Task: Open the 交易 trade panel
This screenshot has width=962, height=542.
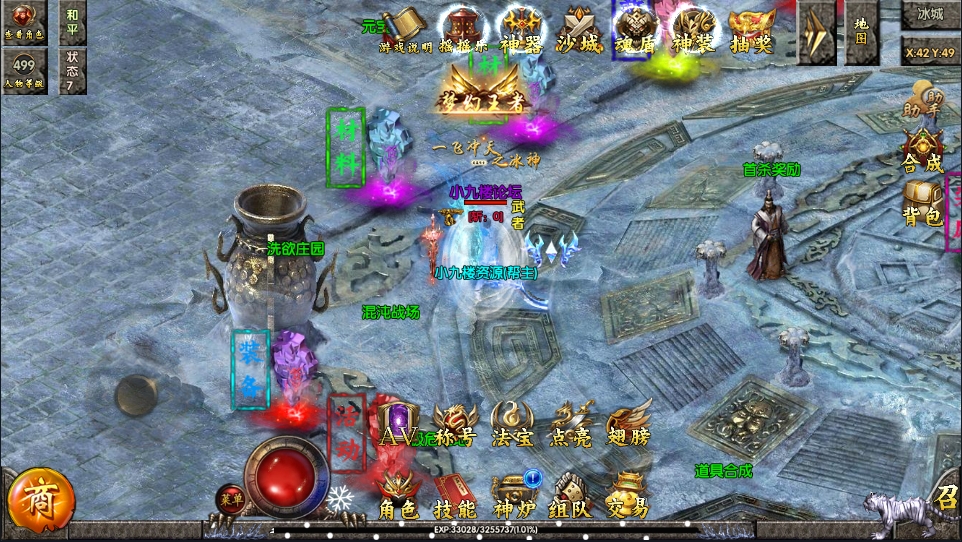Action: coord(629,496)
